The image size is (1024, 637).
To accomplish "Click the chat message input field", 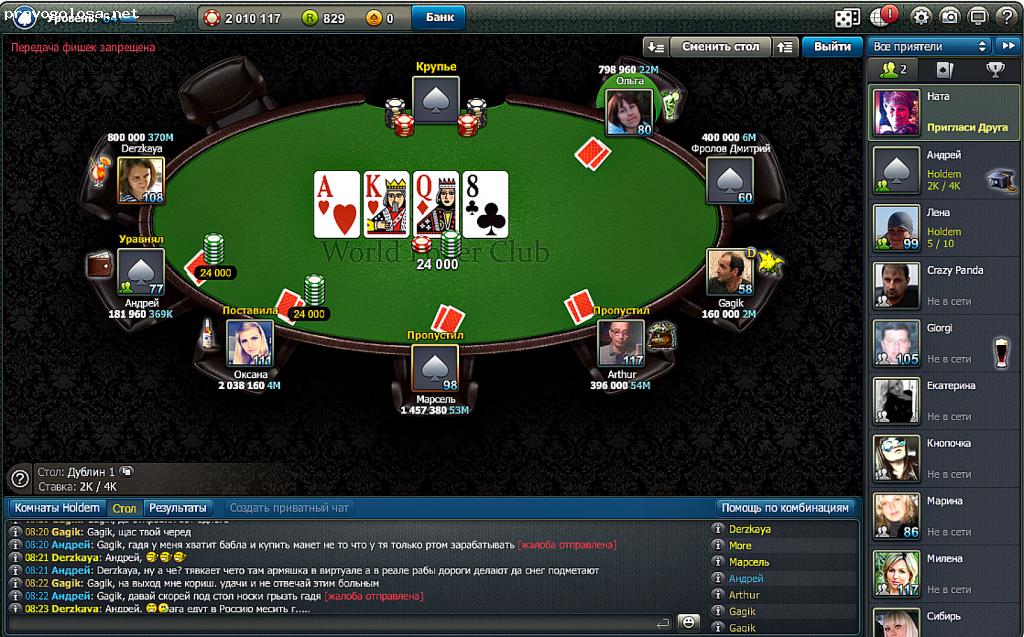I will (x=330, y=622).
